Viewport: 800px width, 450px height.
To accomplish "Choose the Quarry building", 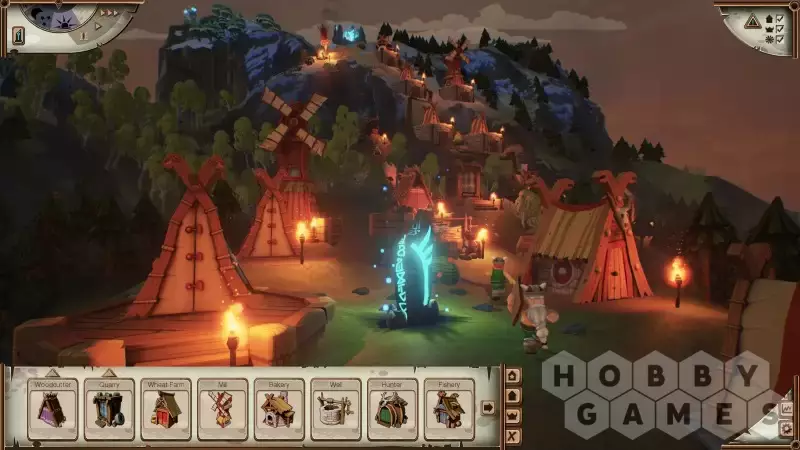I will (x=108, y=409).
